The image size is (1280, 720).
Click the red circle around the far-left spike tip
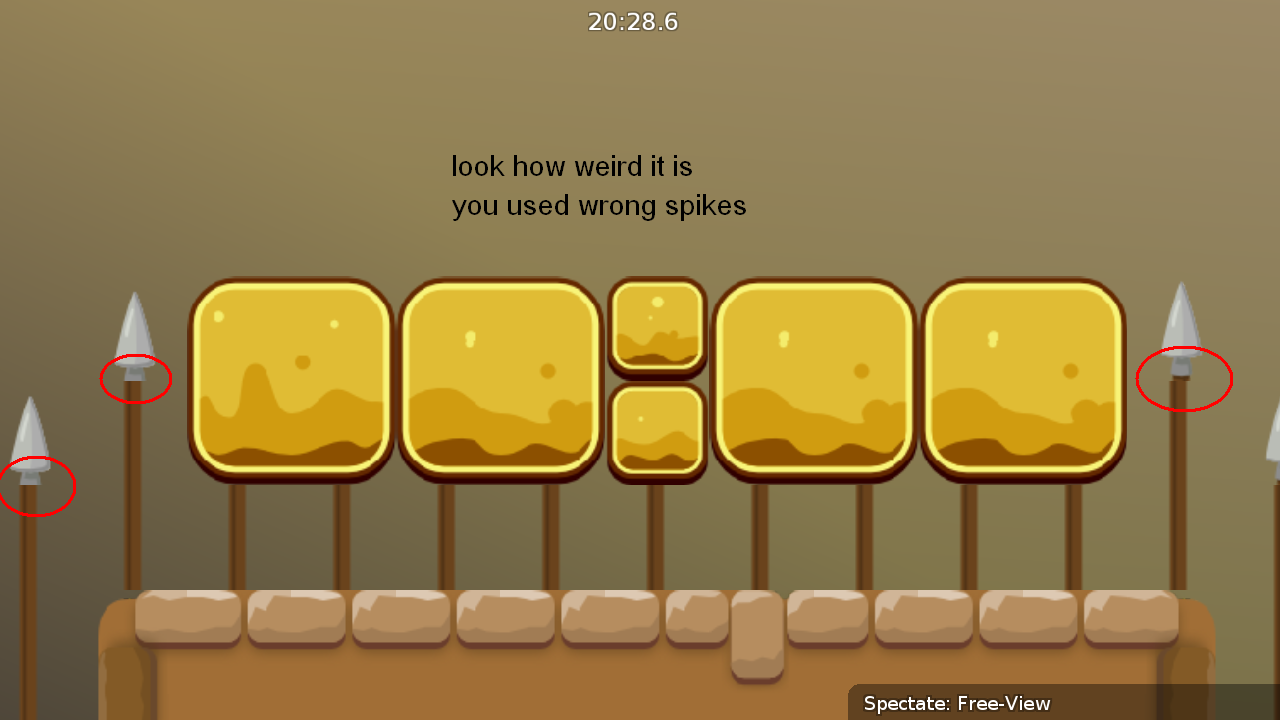click(36, 486)
